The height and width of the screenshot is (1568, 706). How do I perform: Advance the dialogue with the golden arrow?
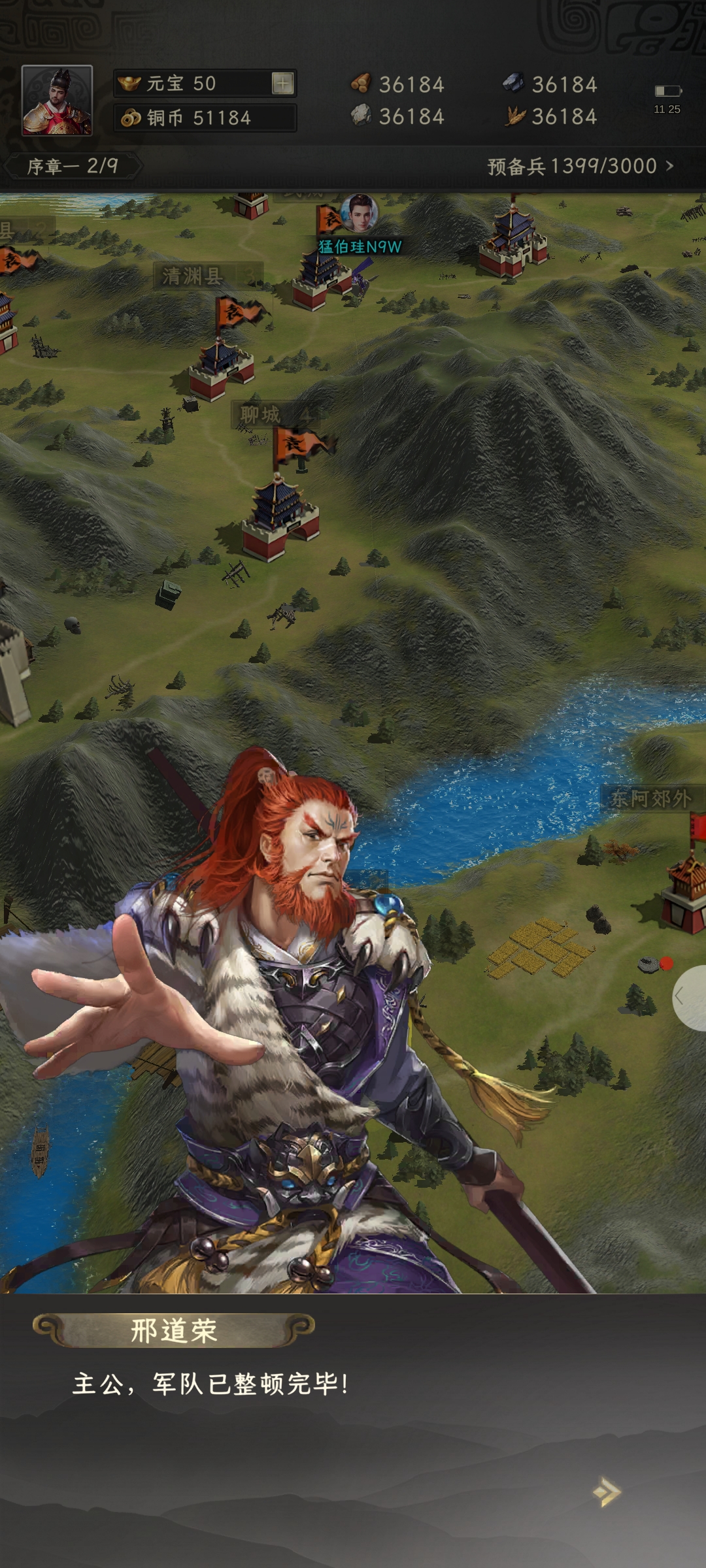tap(607, 1492)
